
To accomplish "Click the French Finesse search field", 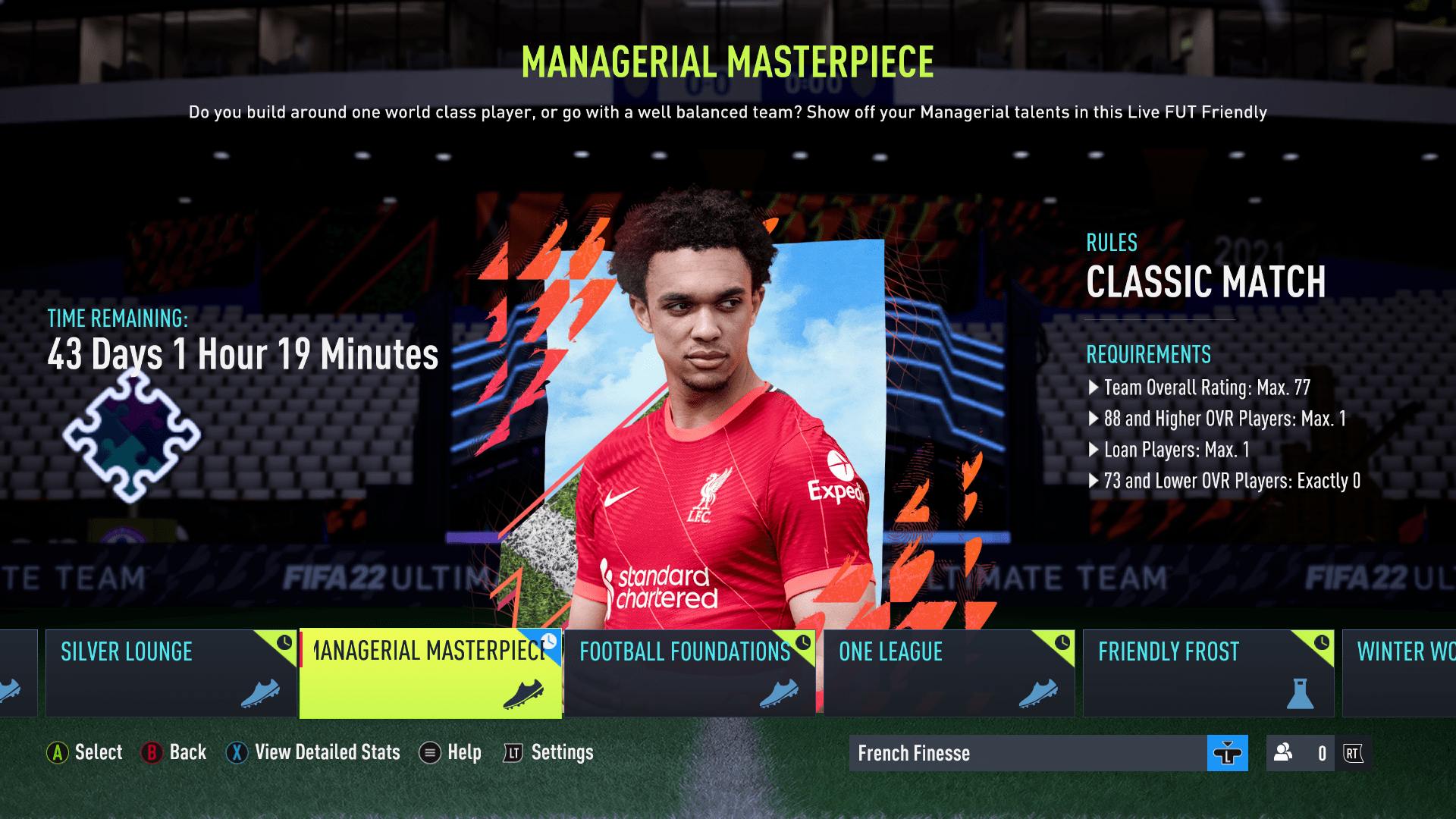I will [x=986, y=753].
